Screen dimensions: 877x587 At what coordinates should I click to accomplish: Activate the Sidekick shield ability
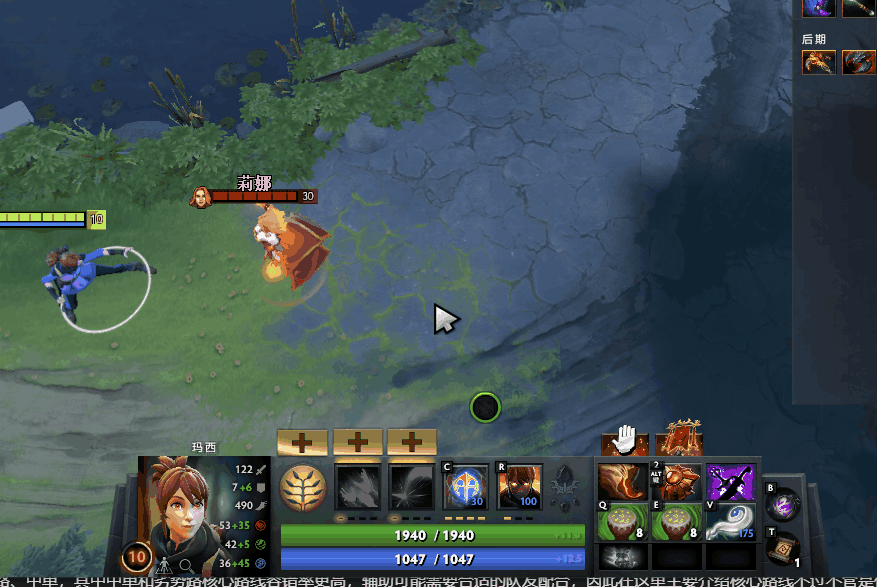coord(465,485)
